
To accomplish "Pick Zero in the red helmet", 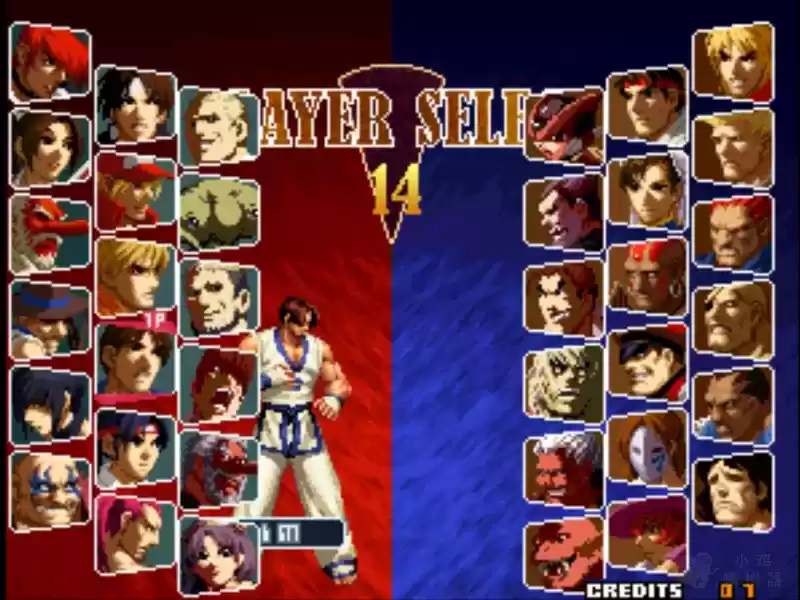I will [x=565, y=126].
